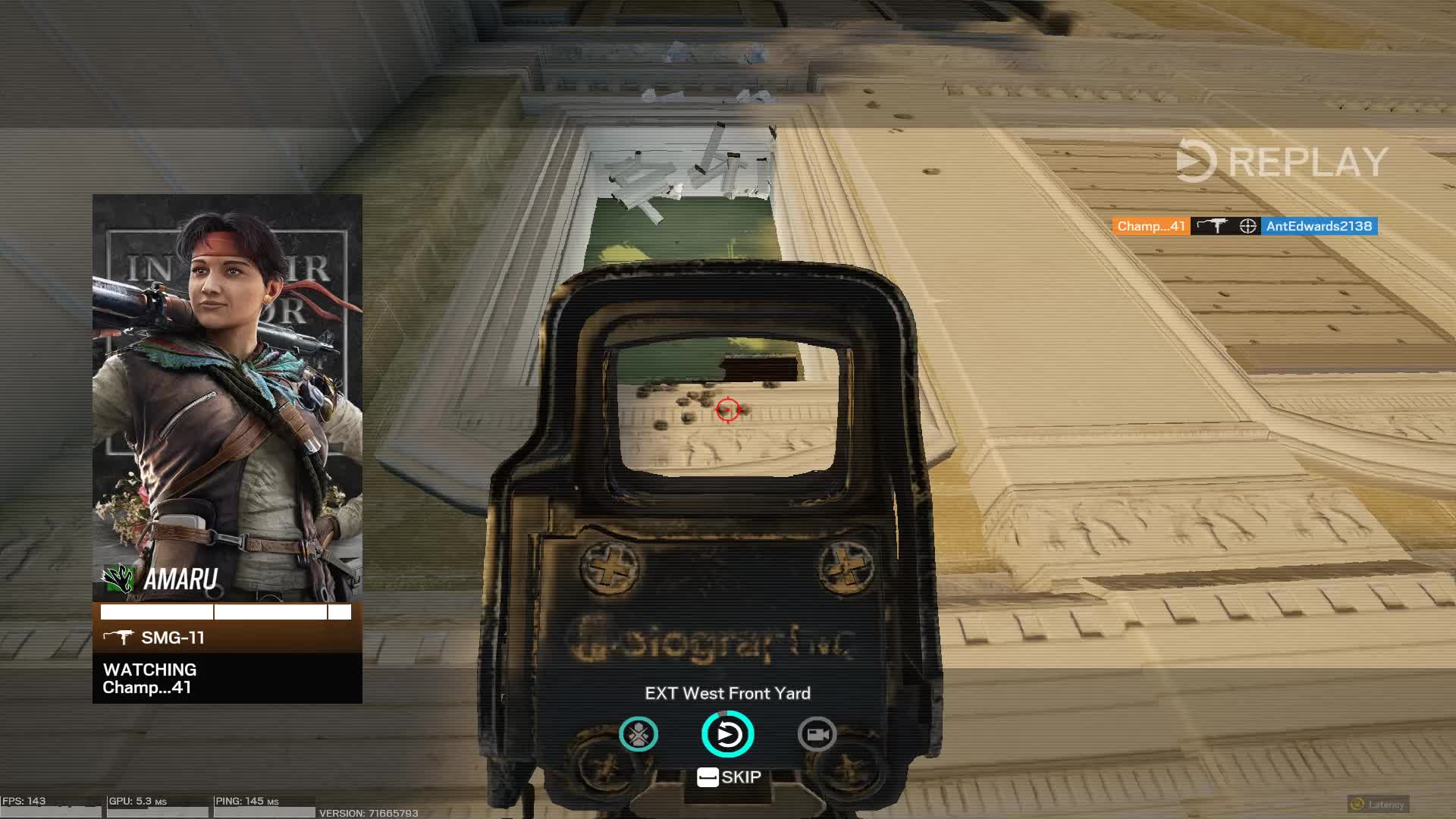Select the SMG-11 weapon icon
Screen dimensions: 1456x819
click(121, 638)
